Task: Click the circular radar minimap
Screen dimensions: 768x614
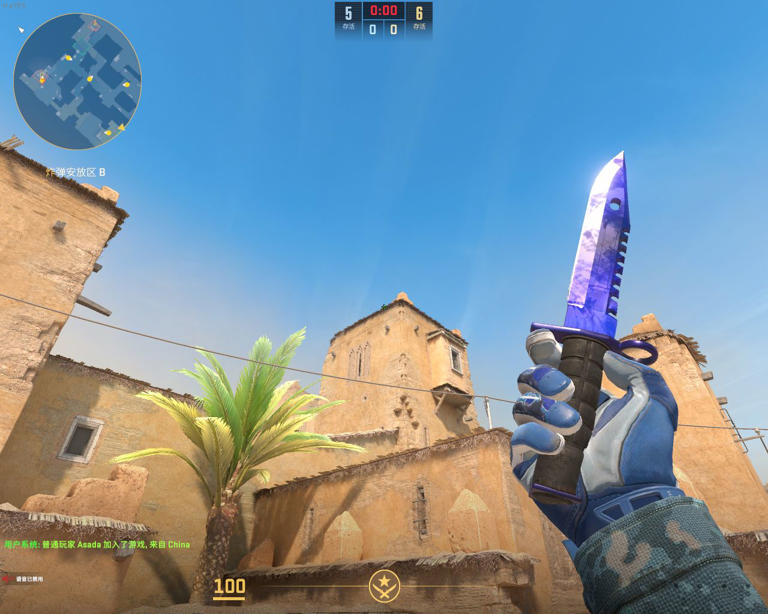Action: click(77, 82)
